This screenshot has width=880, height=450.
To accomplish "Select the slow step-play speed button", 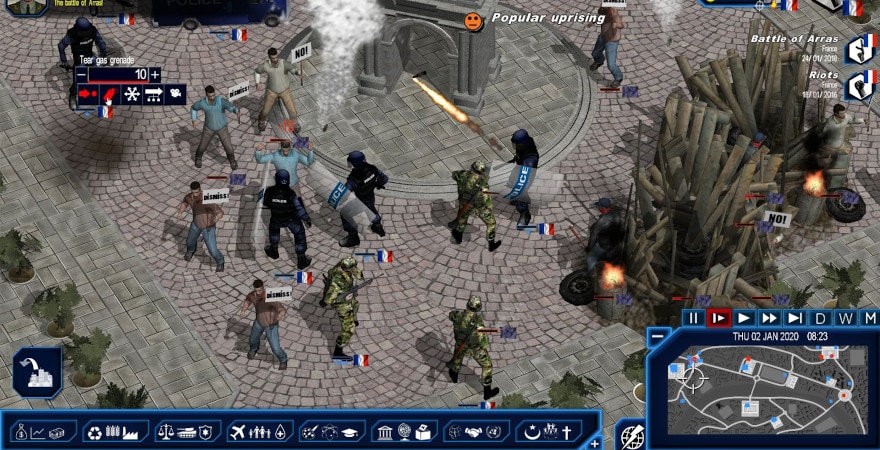I will coord(718,318).
